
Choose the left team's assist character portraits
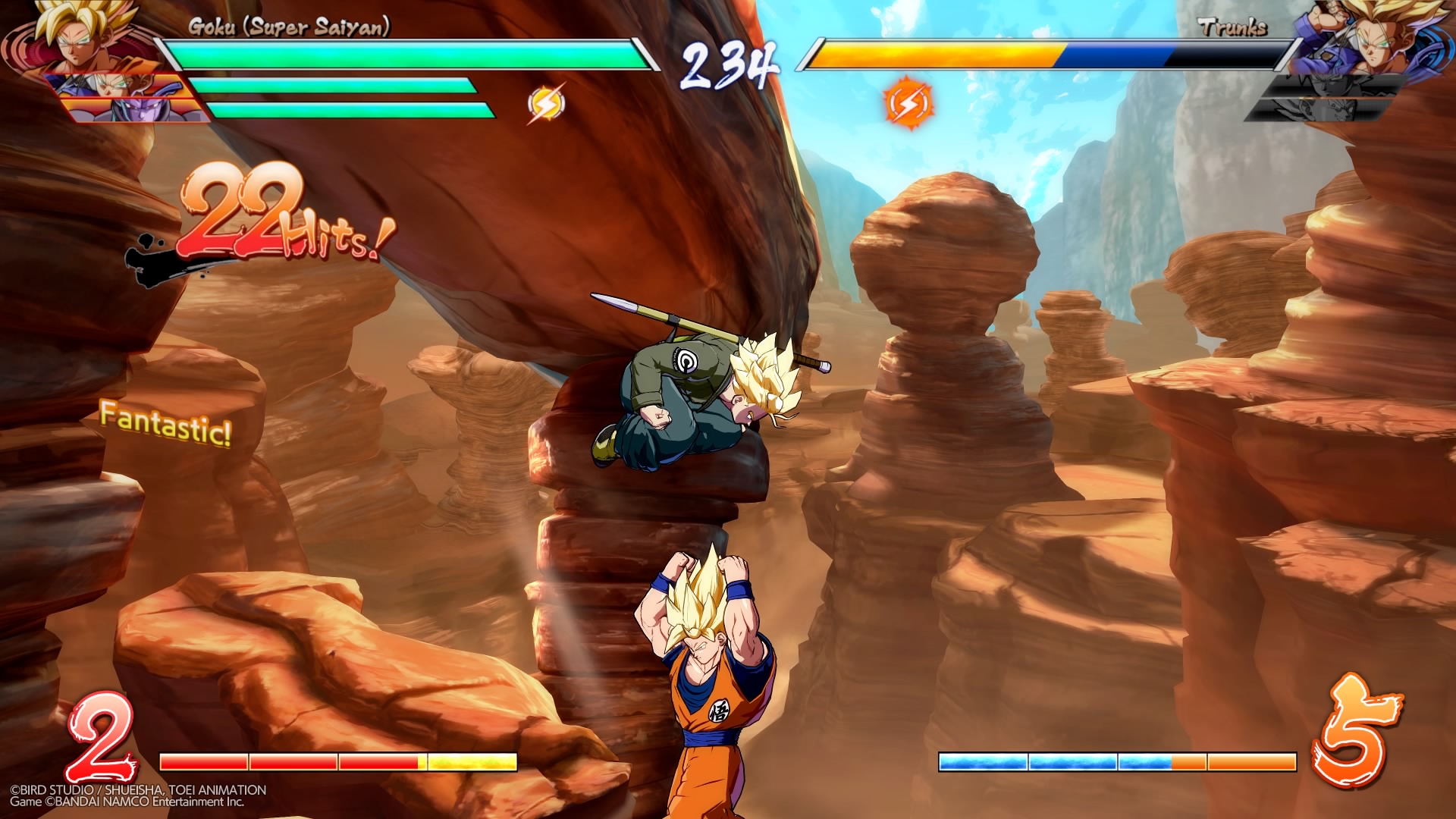pyautogui.click(x=121, y=99)
